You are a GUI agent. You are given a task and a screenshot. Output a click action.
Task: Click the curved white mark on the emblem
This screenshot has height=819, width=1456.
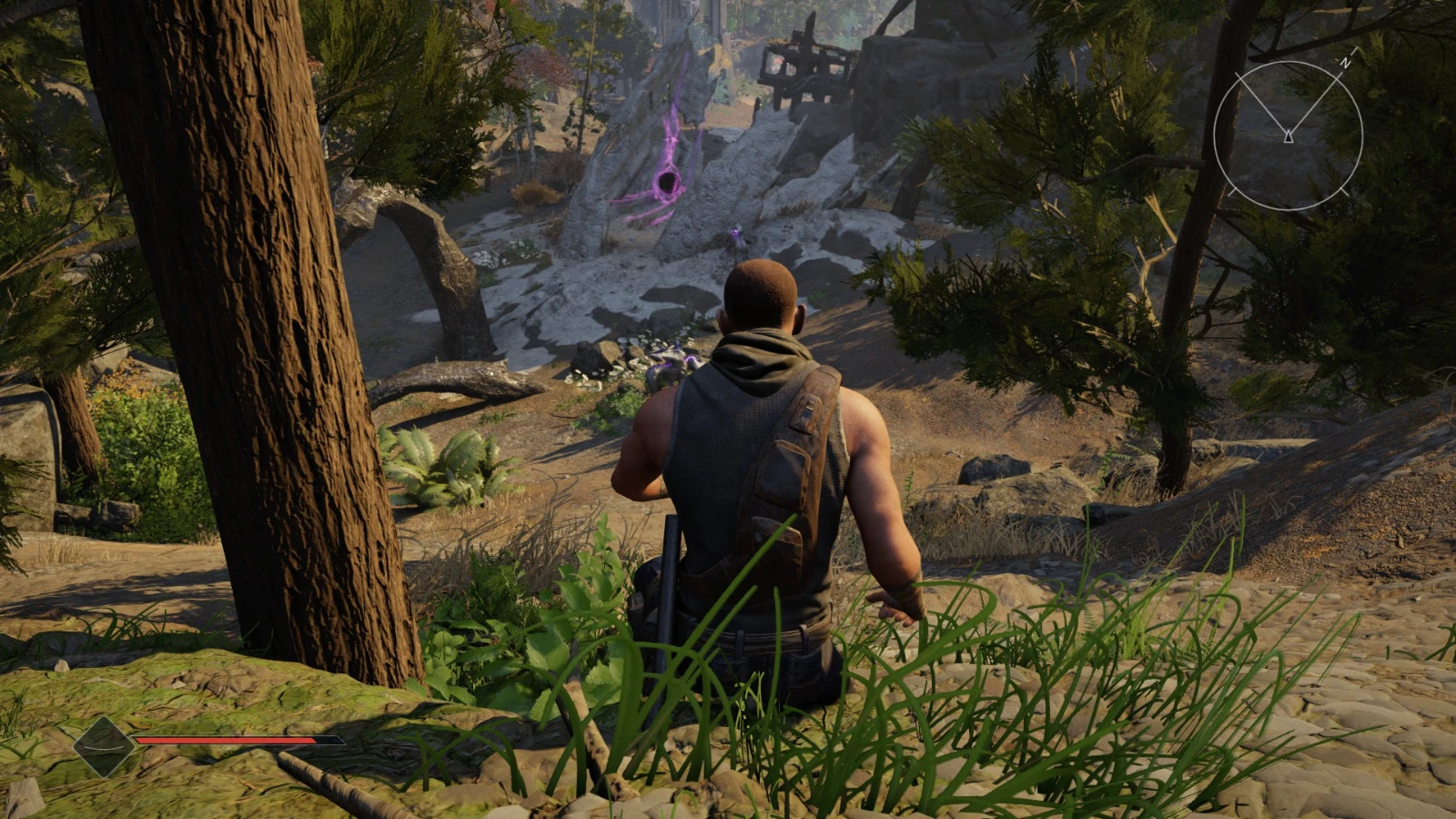pos(102,748)
